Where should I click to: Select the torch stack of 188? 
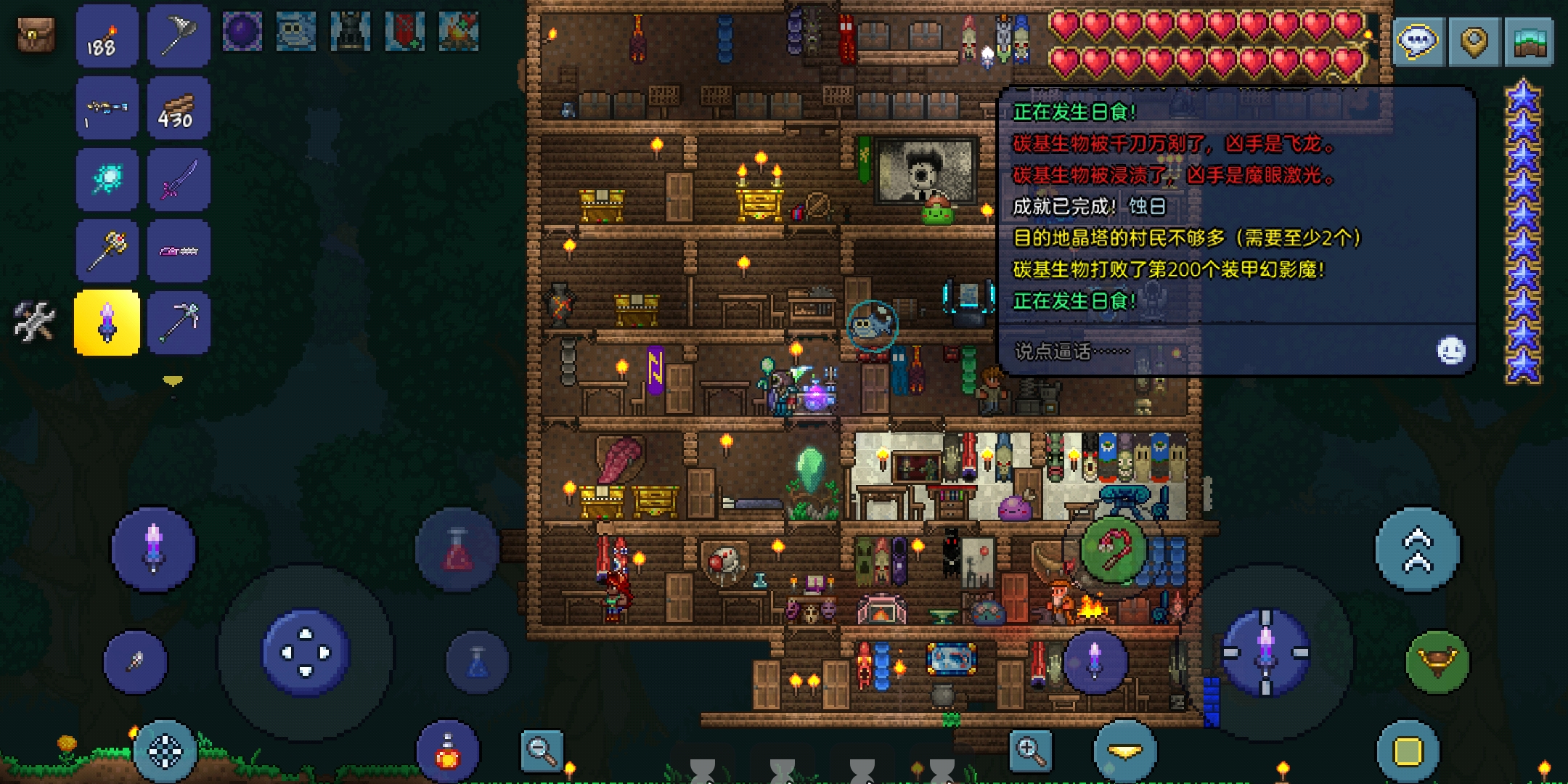click(107, 36)
